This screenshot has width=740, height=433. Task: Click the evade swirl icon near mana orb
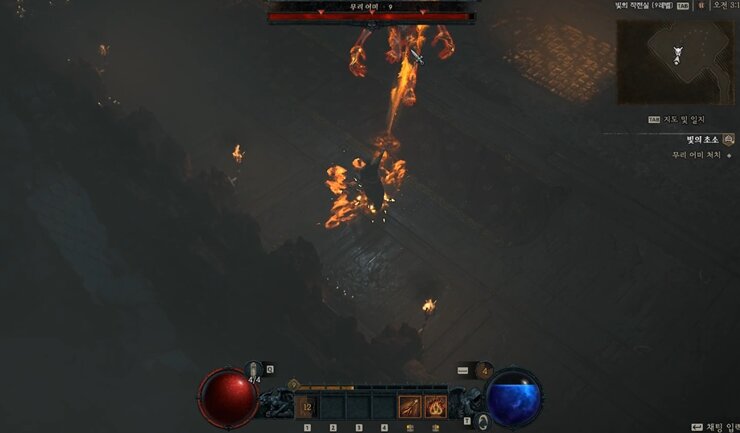(x=483, y=420)
